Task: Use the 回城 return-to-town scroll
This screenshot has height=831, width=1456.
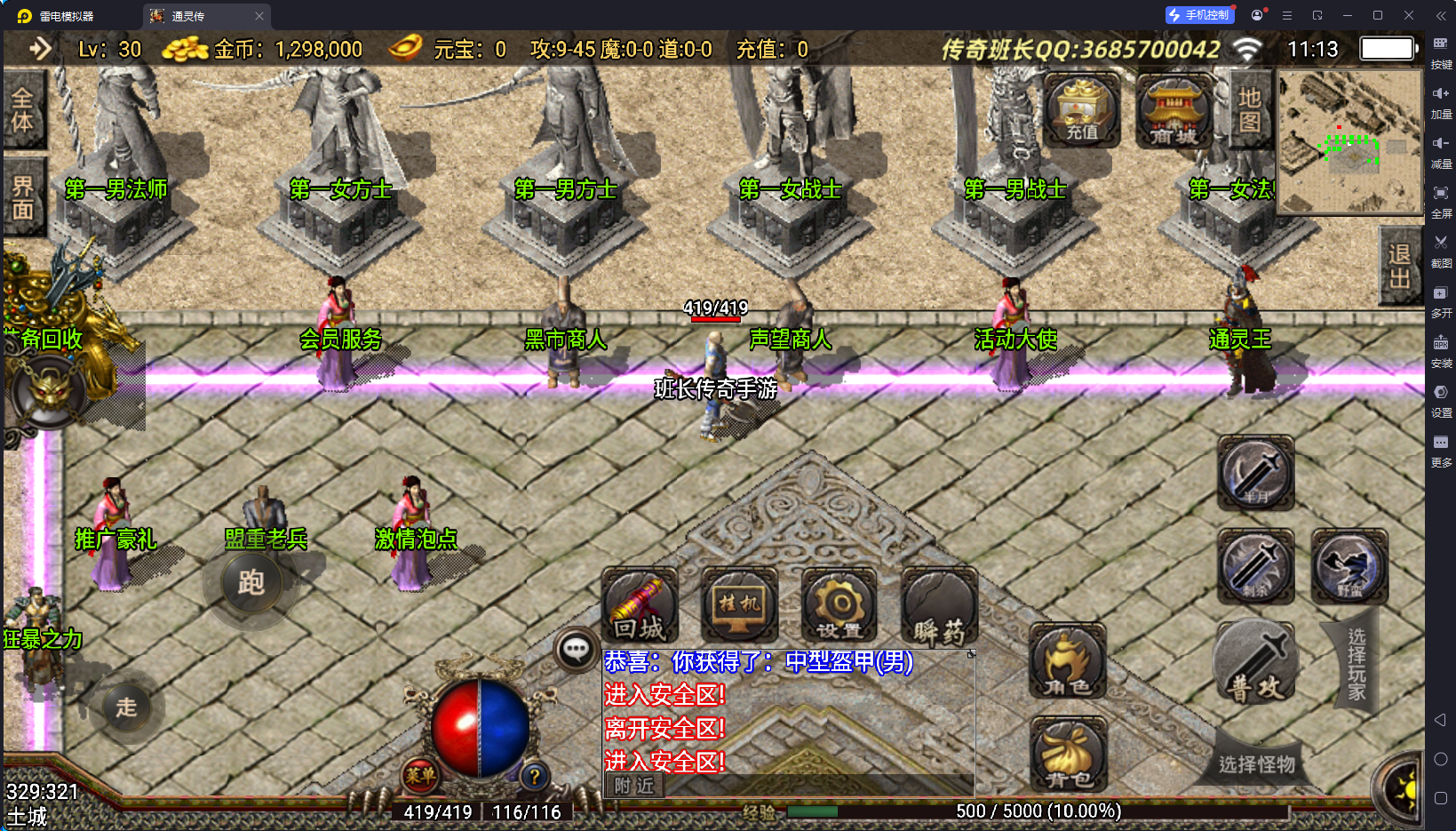Action: 640,606
